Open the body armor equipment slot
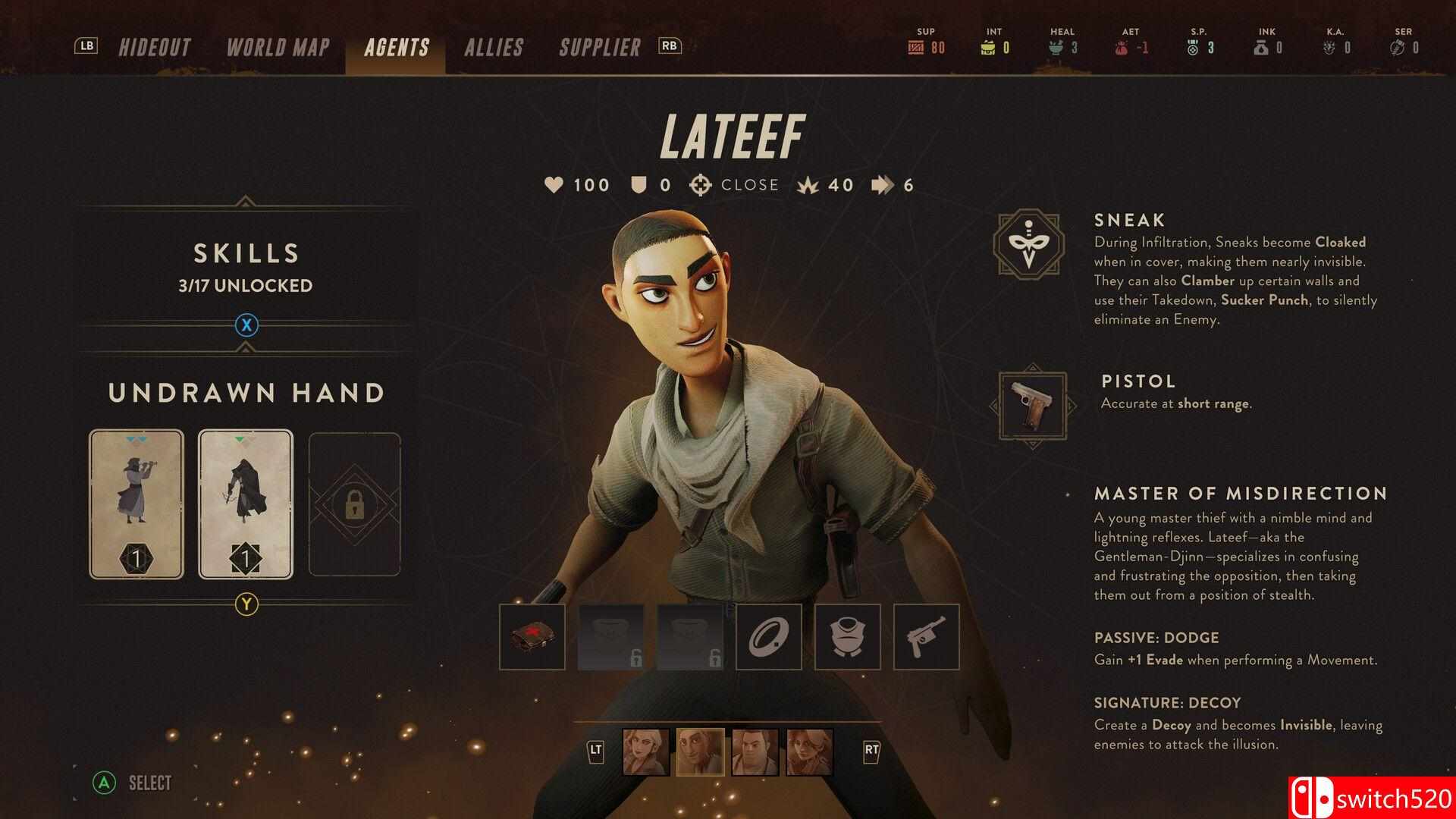This screenshot has width=1456, height=819. (848, 637)
